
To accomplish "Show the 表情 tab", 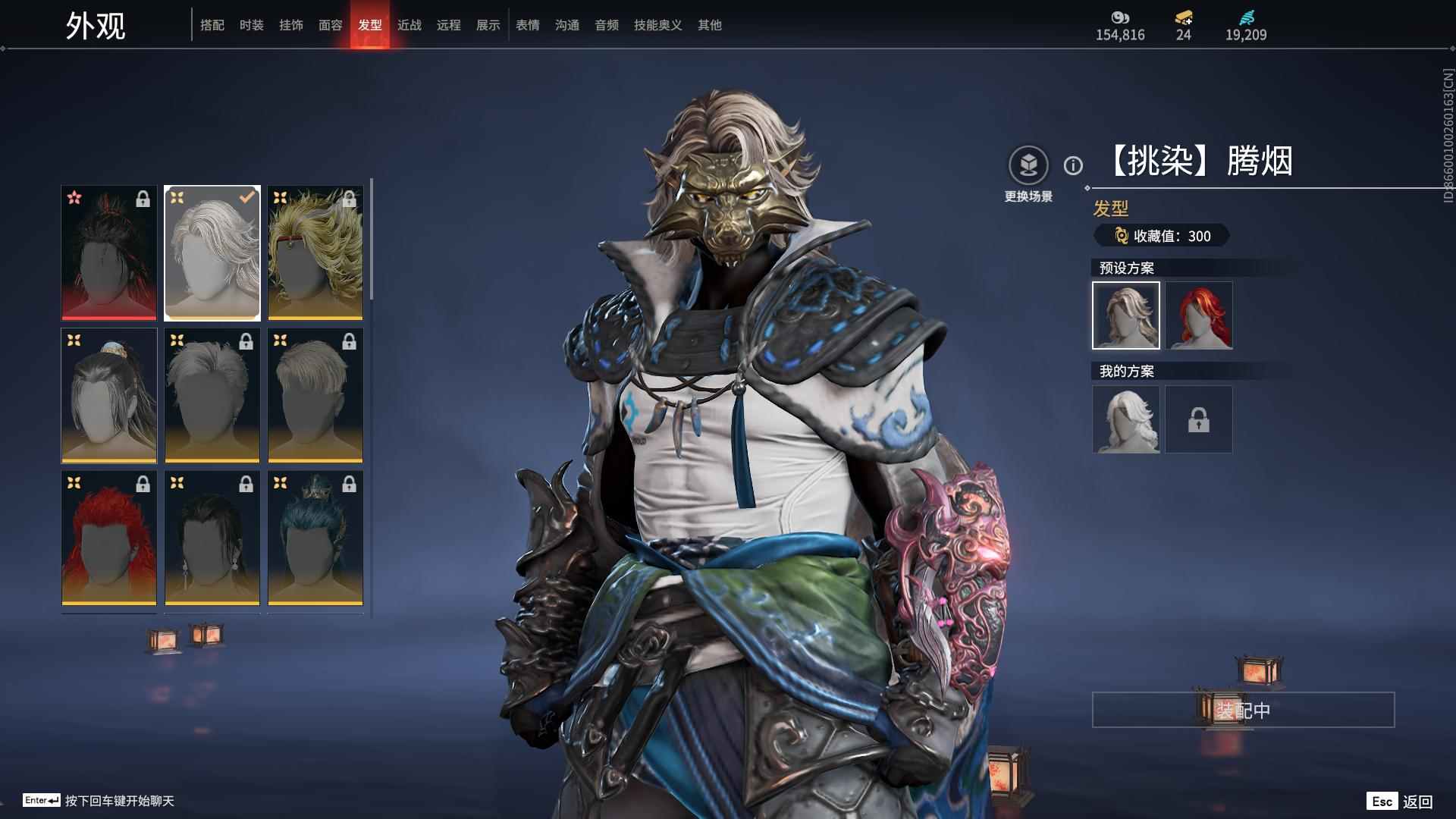I will point(527,25).
